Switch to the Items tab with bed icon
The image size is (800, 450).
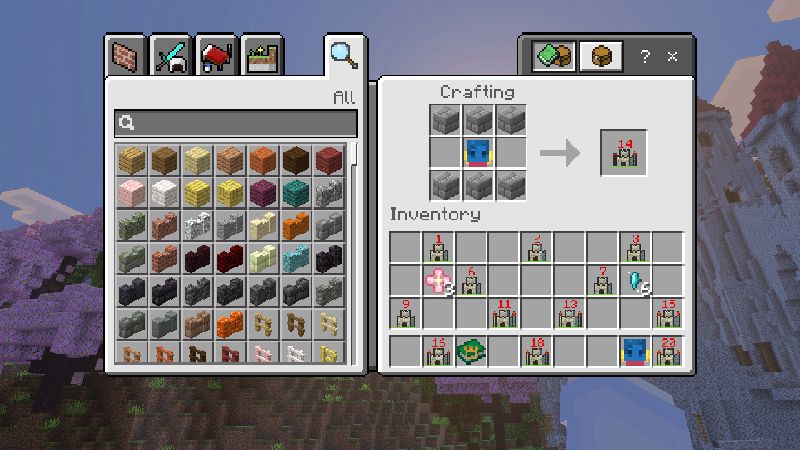coord(217,56)
